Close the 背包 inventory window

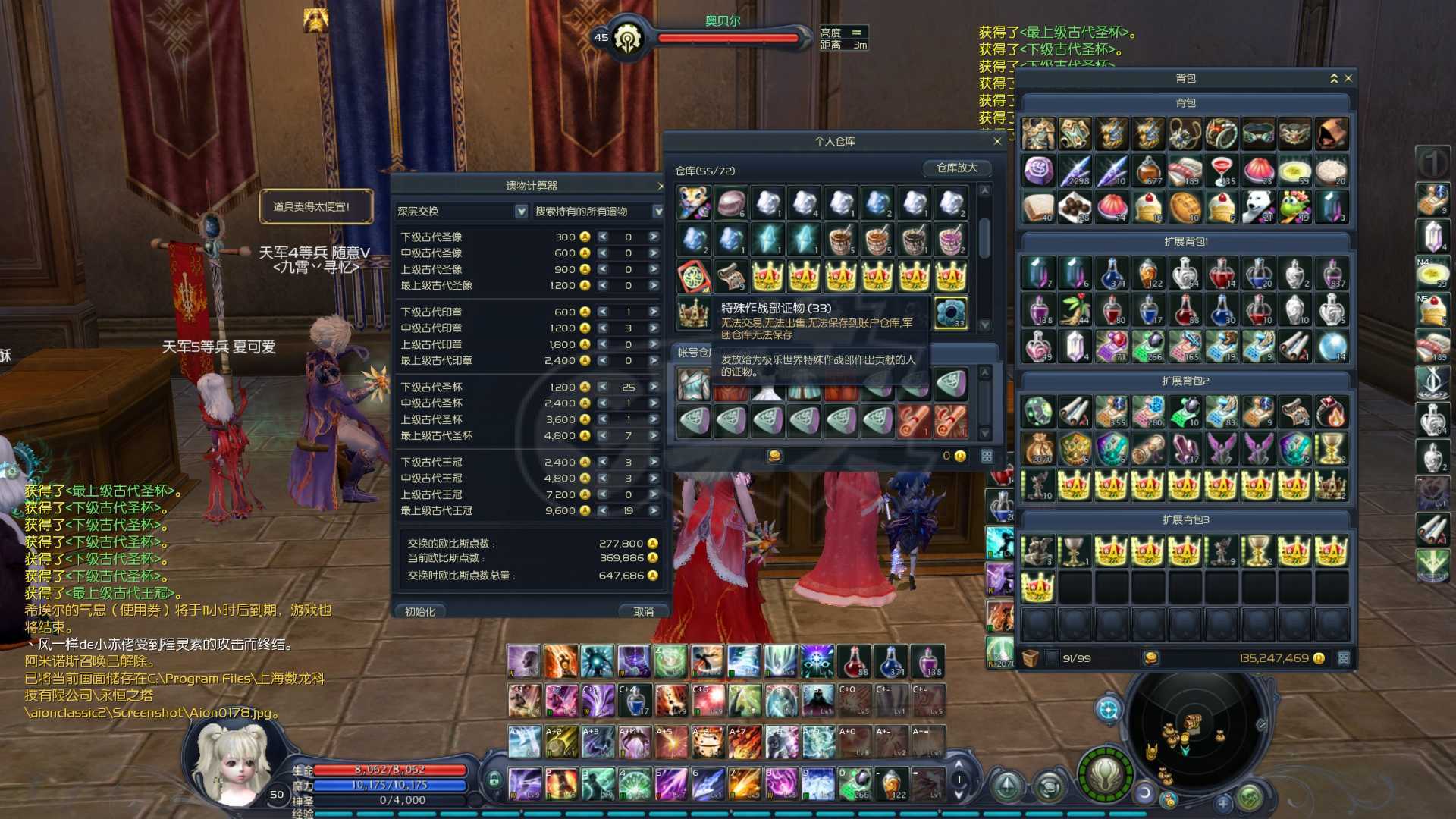1348,78
